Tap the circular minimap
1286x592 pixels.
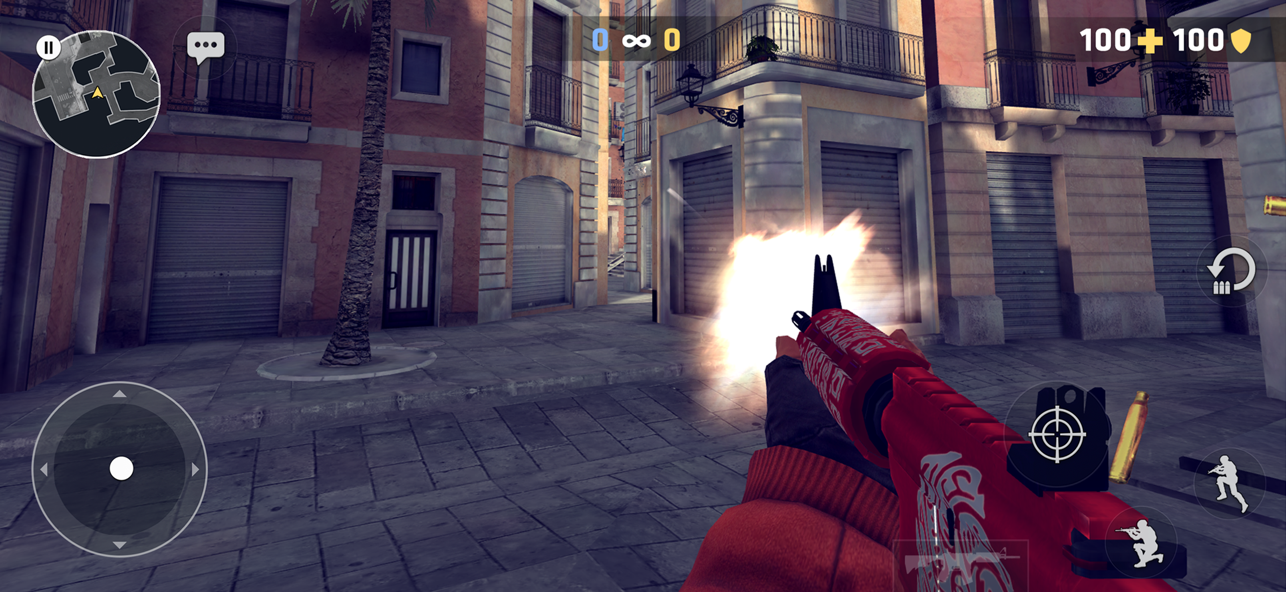tap(97, 97)
